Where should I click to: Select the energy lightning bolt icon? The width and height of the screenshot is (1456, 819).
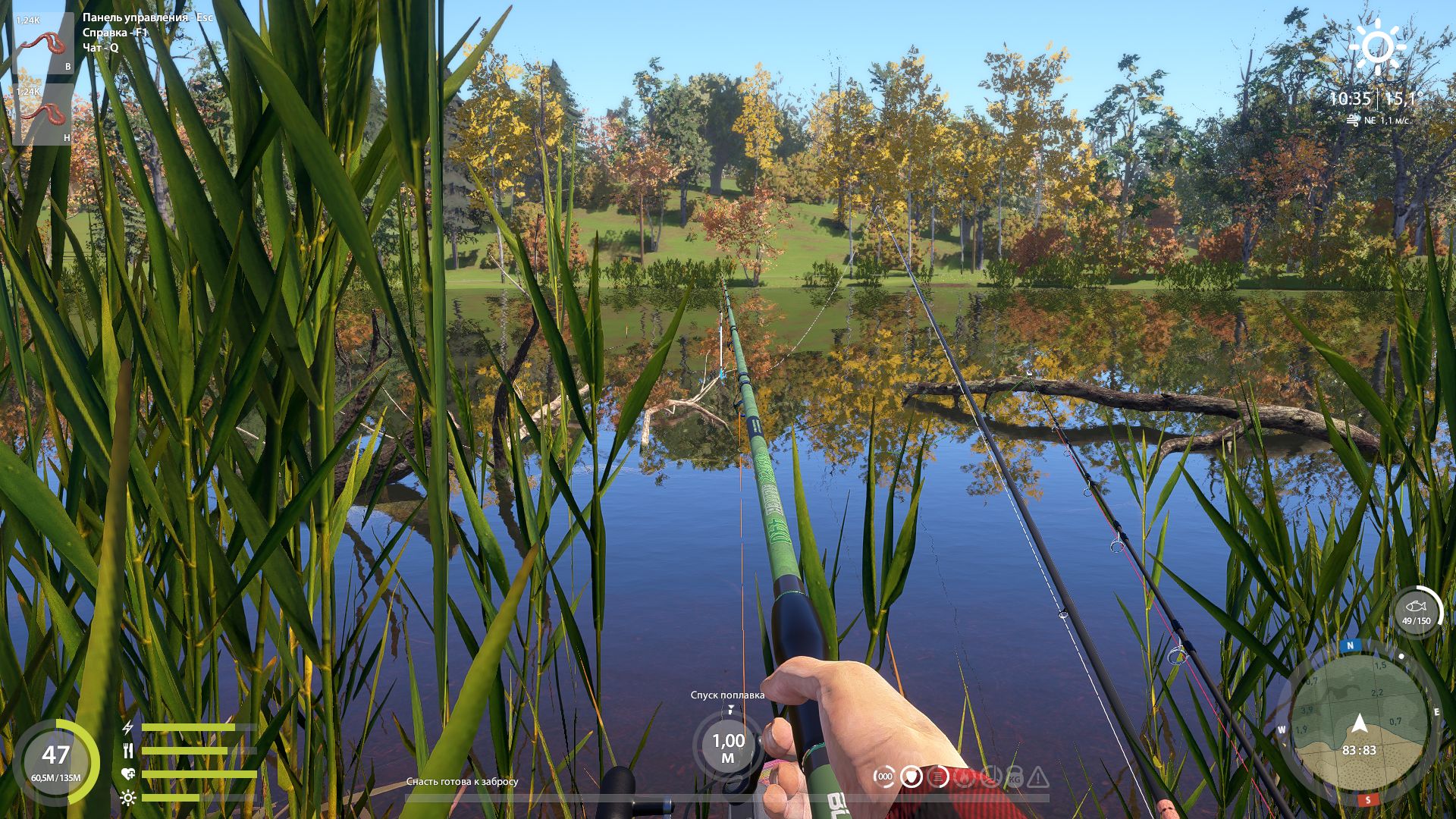click(127, 728)
